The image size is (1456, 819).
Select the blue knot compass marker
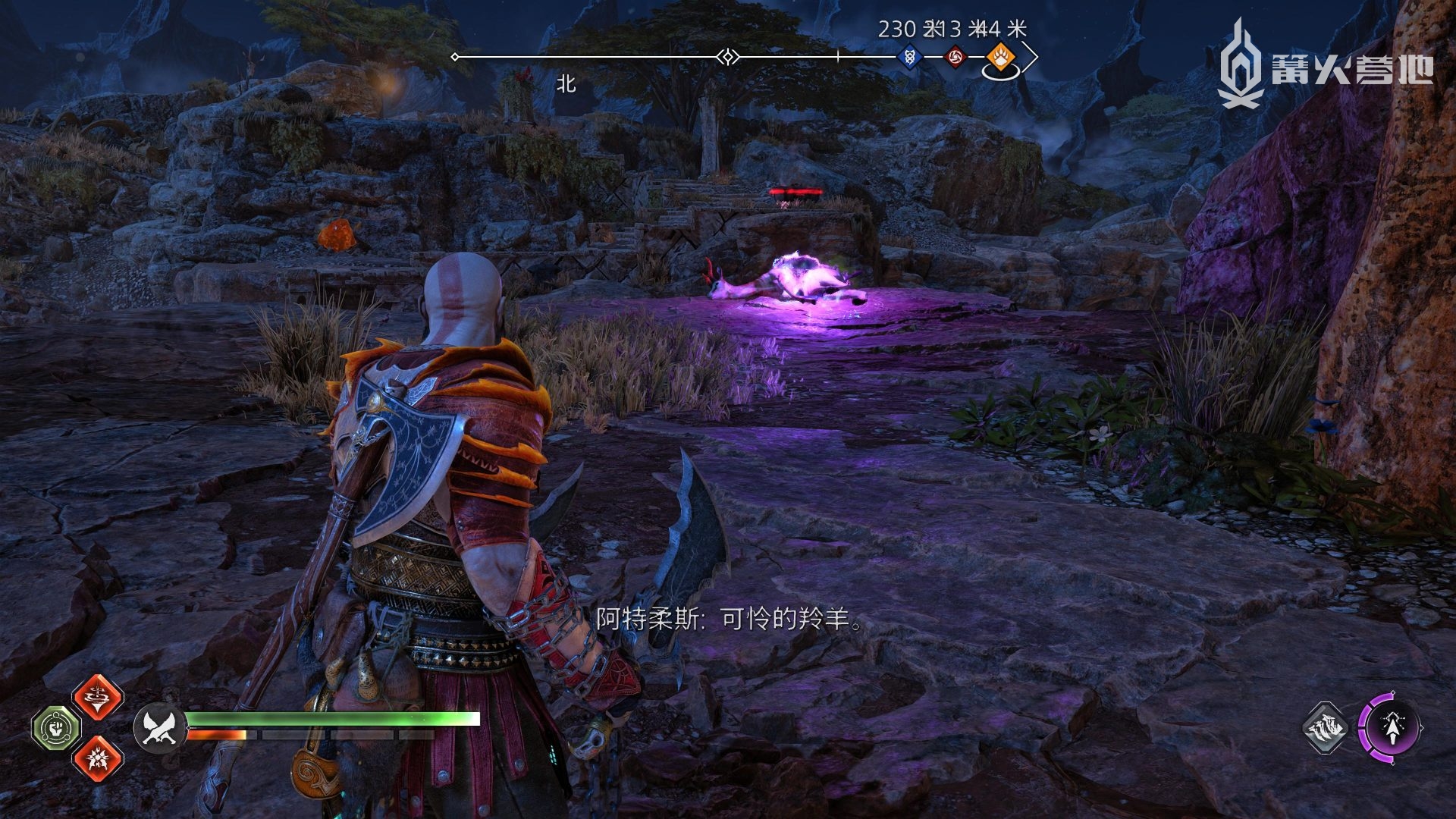tap(910, 57)
